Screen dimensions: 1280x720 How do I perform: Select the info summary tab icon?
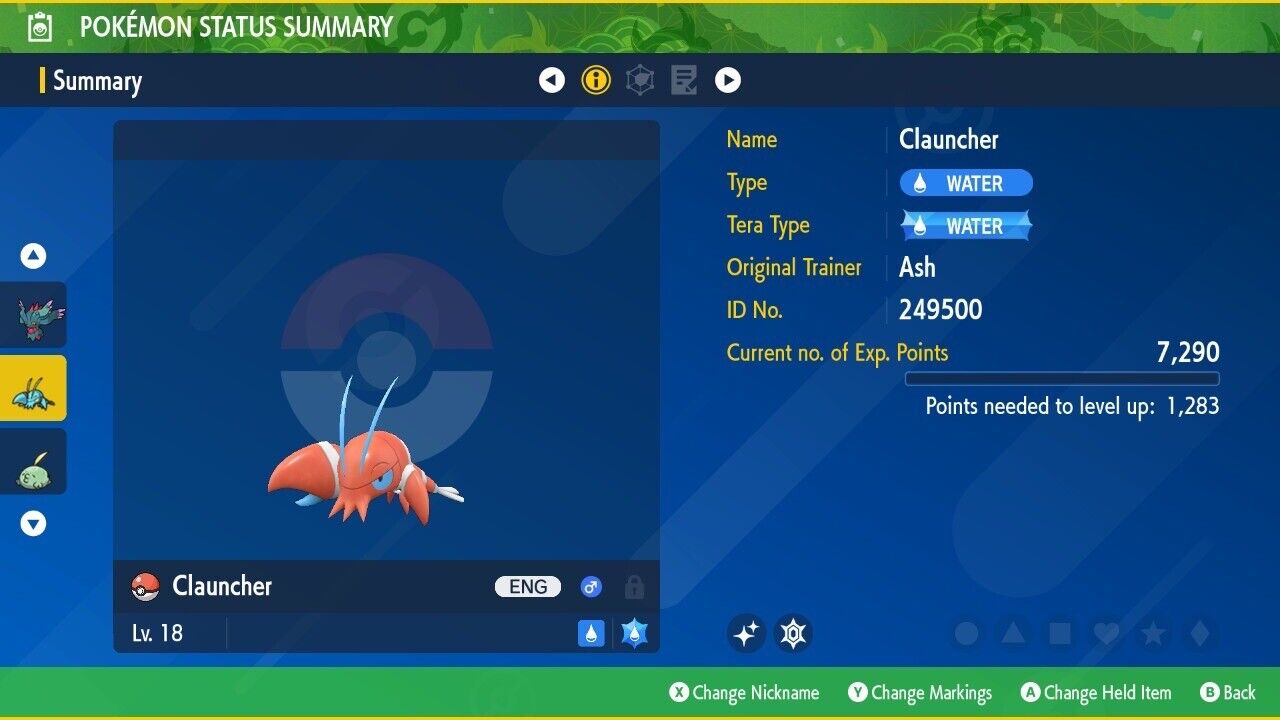pyautogui.click(x=596, y=80)
